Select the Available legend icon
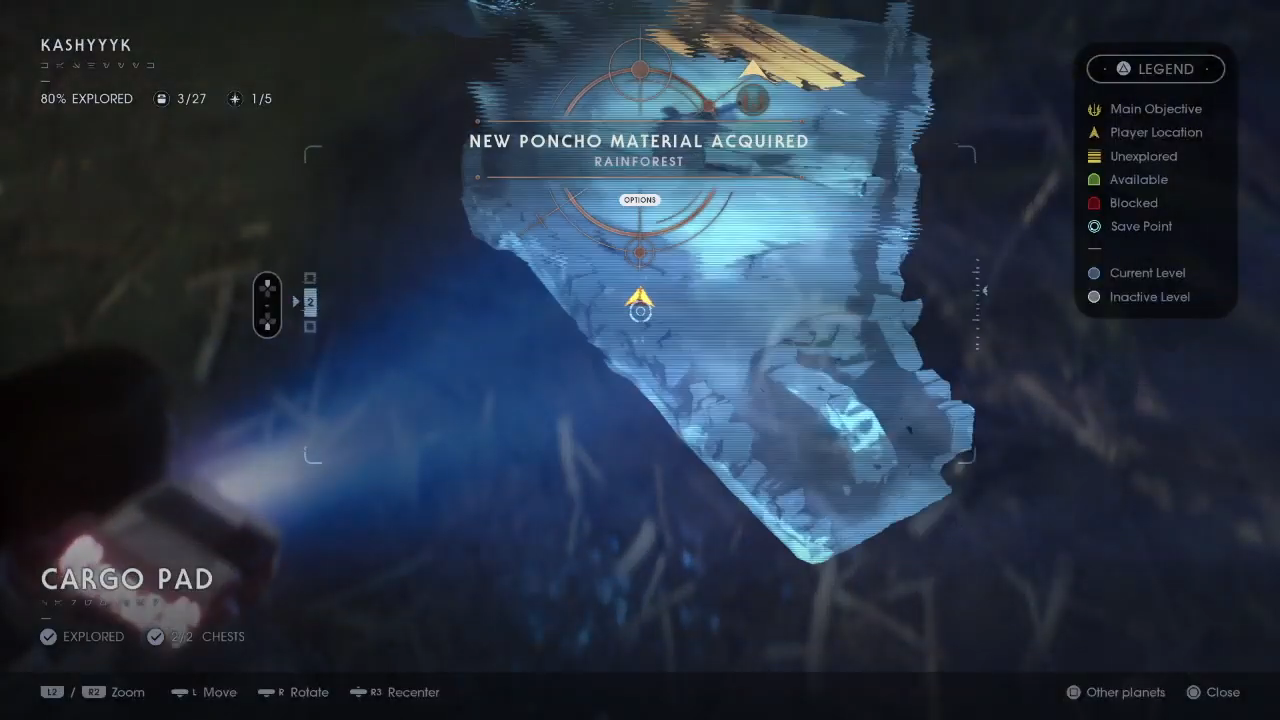1280x720 pixels. [1094, 179]
